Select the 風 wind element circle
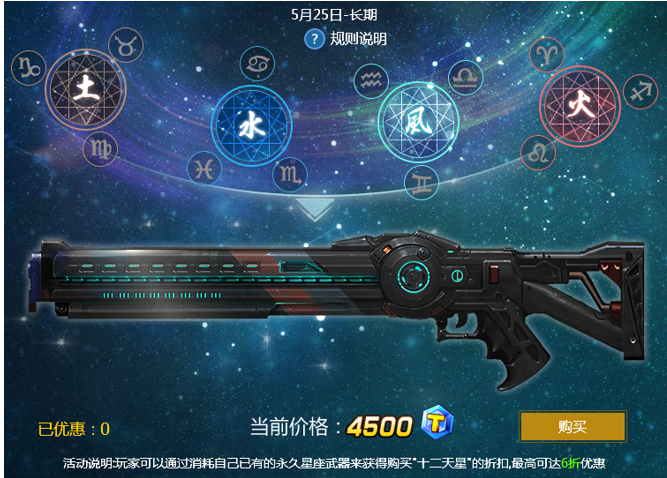Image resolution: width=667 pixels, height=478 pixels. coord(417,121)
